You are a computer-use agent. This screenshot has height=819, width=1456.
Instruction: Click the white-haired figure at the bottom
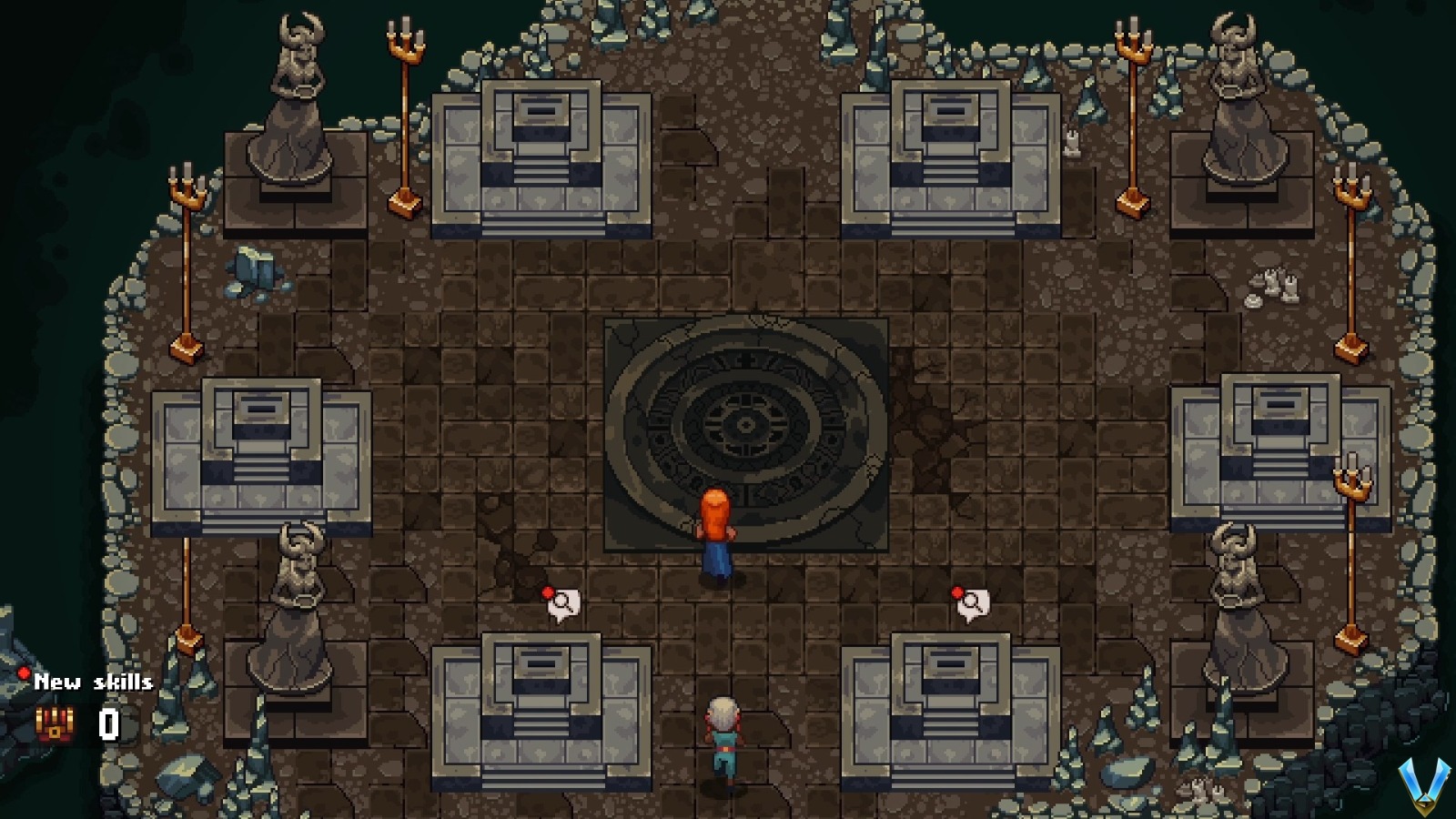(723, 728)
